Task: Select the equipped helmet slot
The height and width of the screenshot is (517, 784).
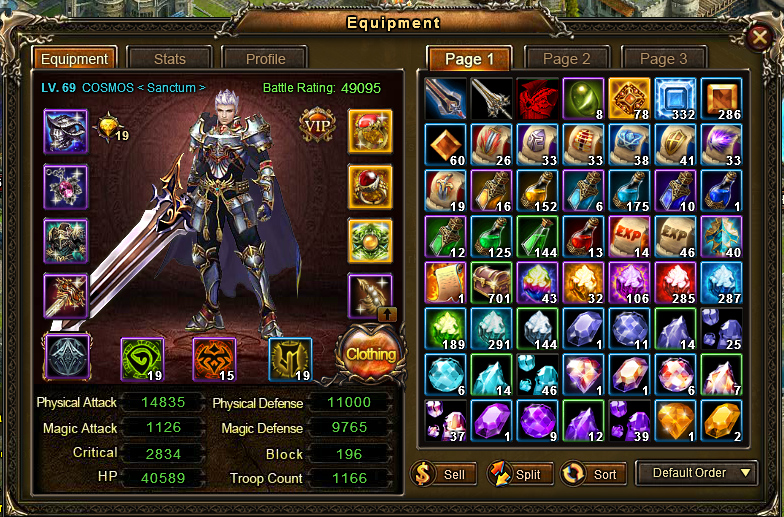Action: (x=65, y=131)
